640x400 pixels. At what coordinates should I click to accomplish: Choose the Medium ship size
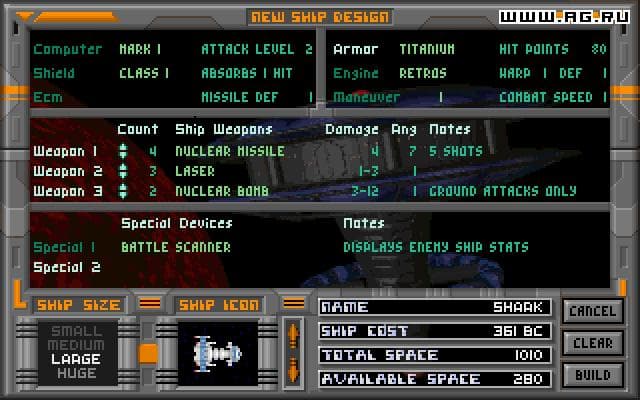77,344
